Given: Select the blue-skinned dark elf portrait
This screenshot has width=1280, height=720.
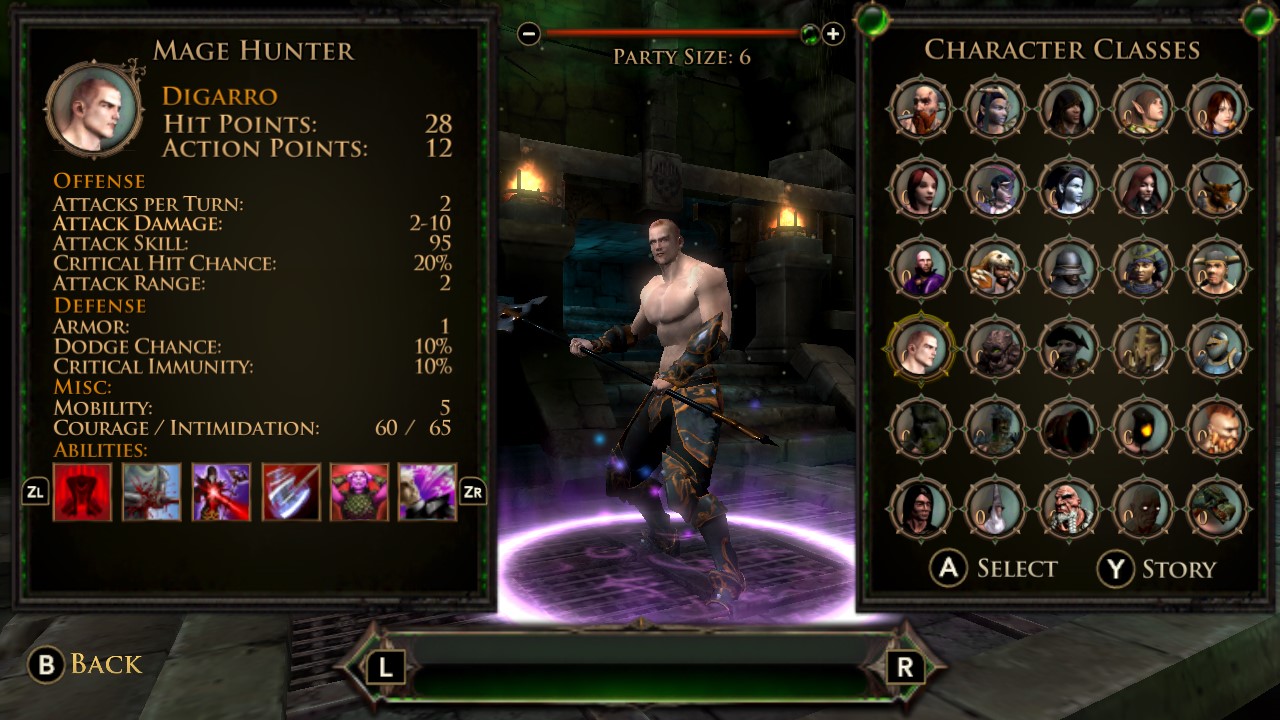Looking at the screenshot, I should click(x=1069, y=190).
